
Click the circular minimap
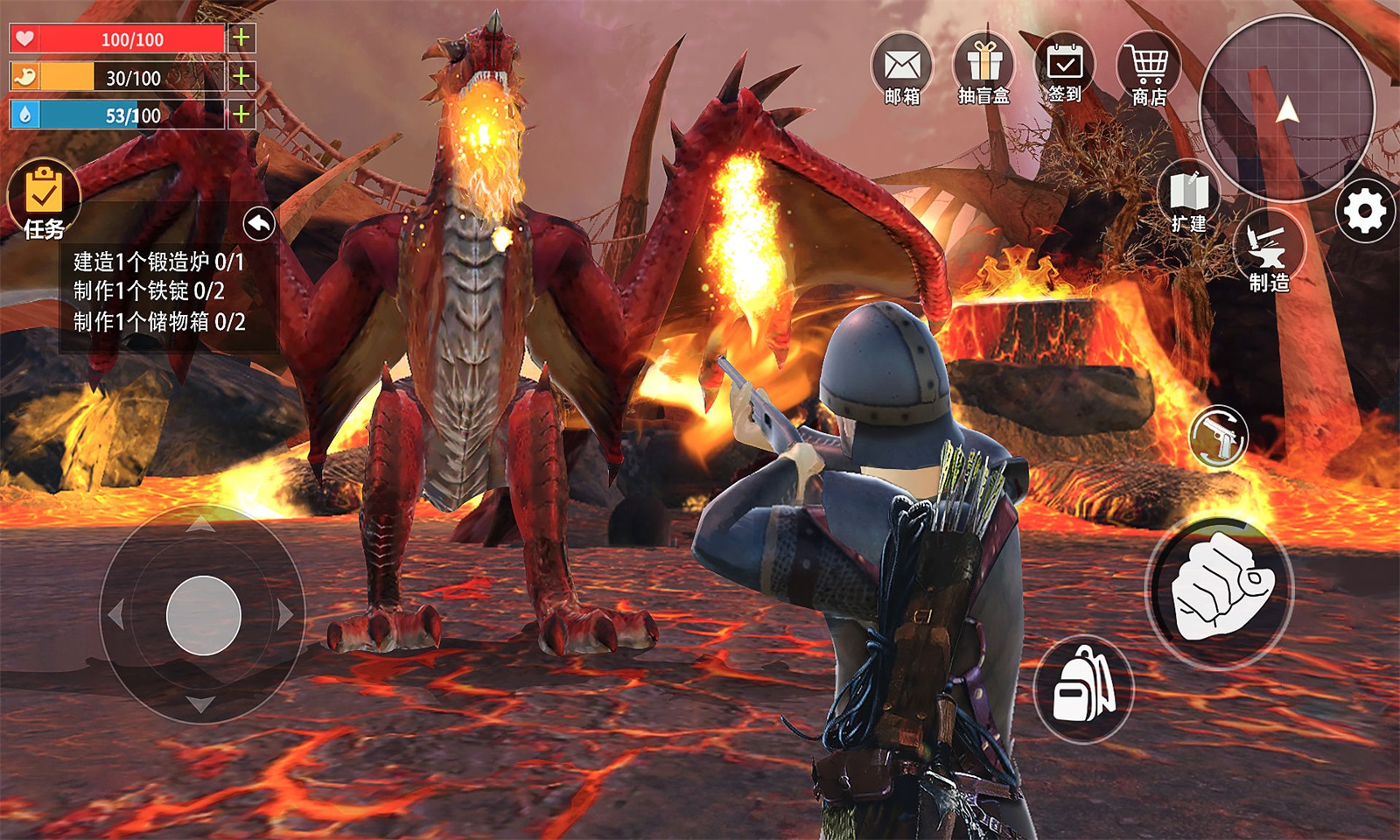pyautogui.click(x=1286, y=108)
